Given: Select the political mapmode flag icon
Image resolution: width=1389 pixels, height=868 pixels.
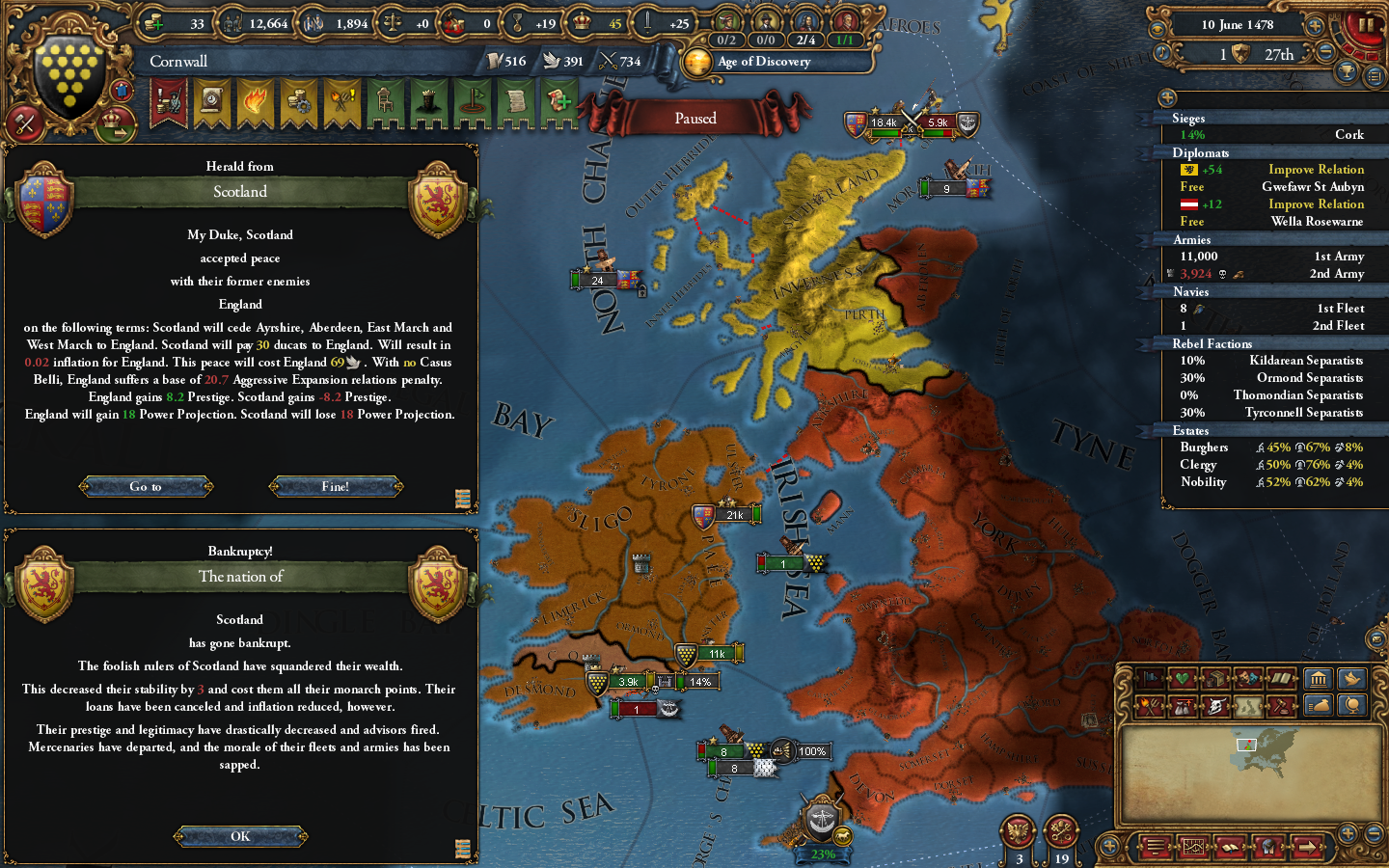Looking at the screenshot, I should (x=1150, y=679).
